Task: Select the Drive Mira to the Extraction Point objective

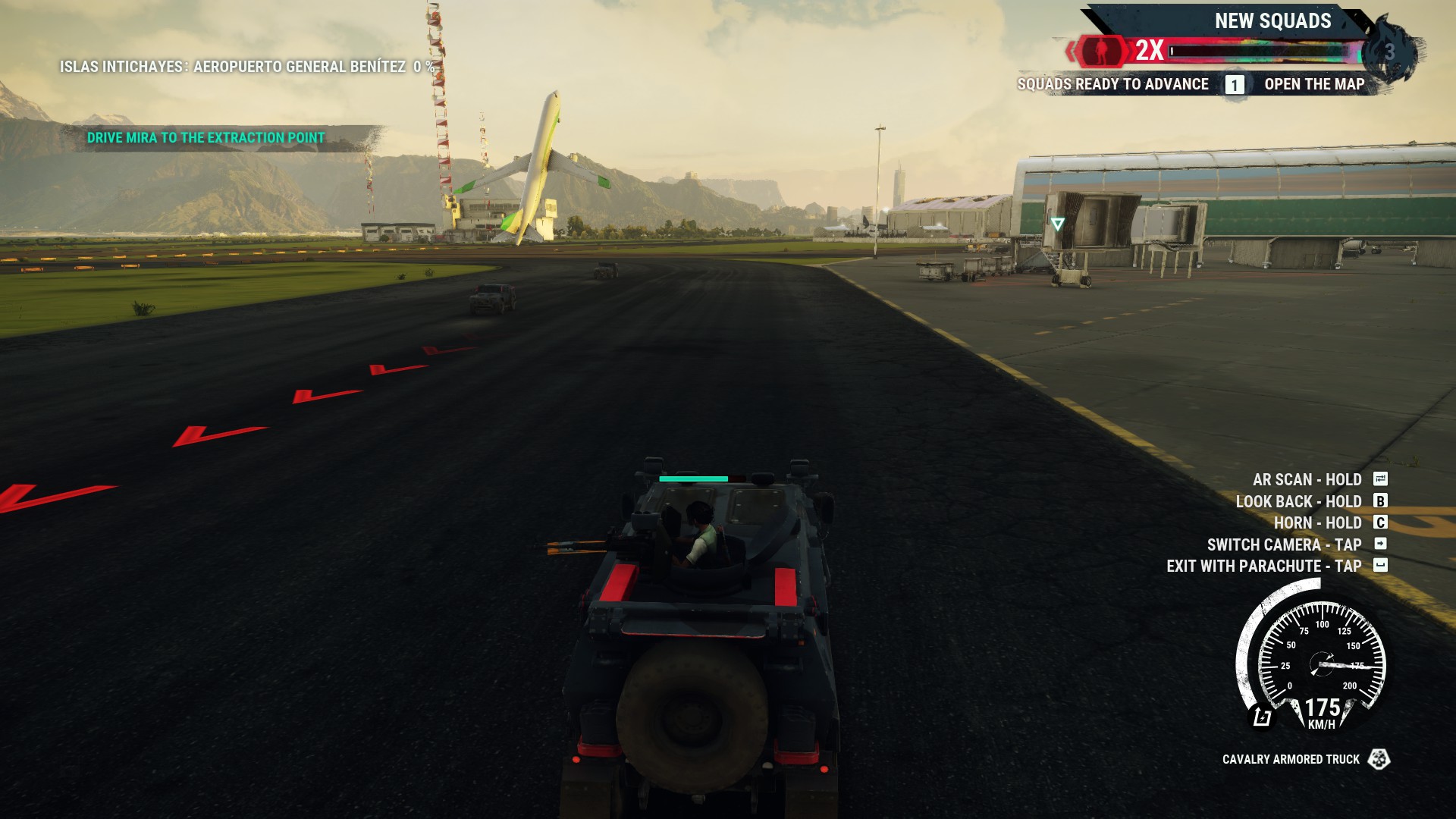Action: [206, 138]
